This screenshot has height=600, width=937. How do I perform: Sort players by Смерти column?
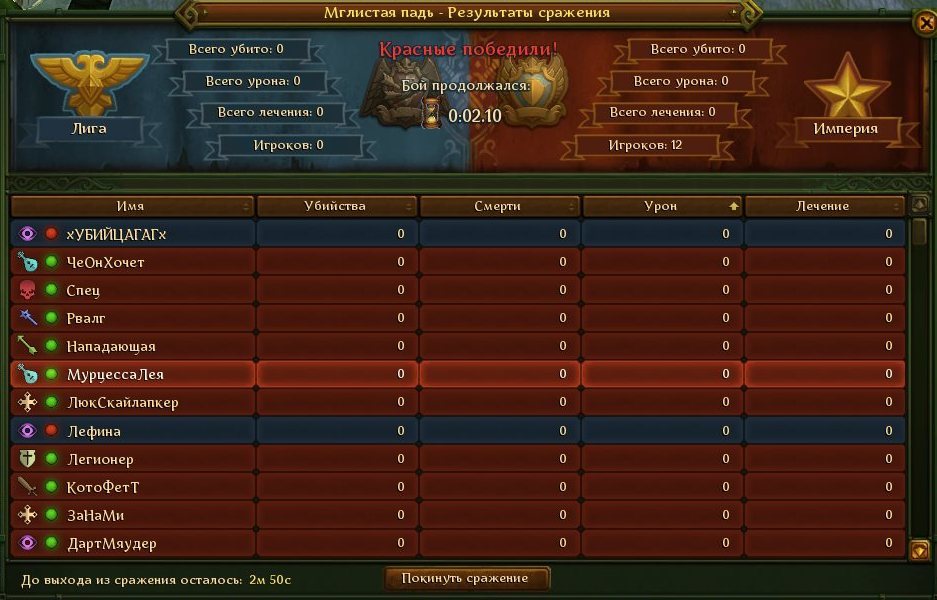click(x=499, y=206)
